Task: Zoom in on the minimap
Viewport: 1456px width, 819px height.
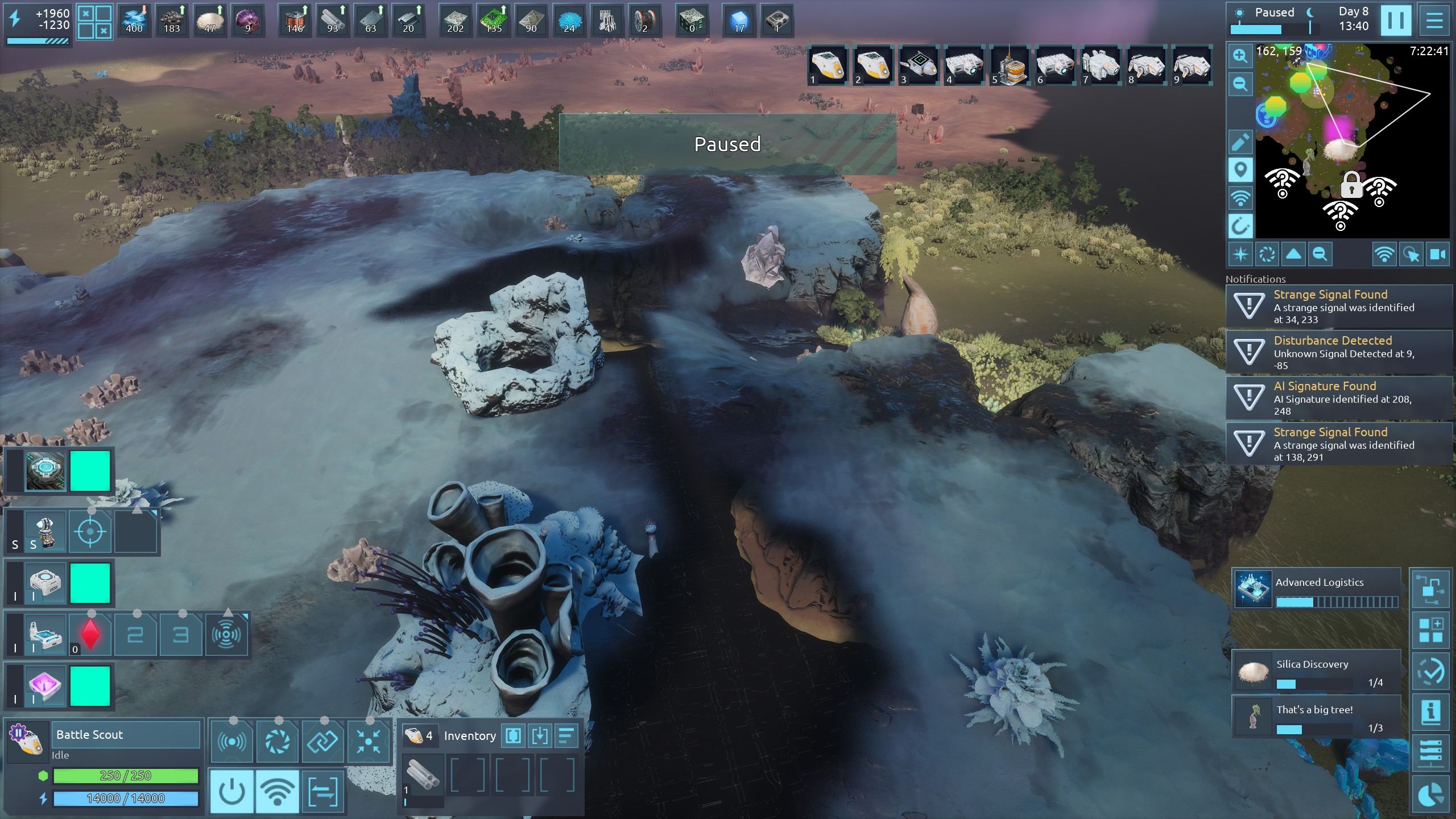Action: [x=1240, y=56]
